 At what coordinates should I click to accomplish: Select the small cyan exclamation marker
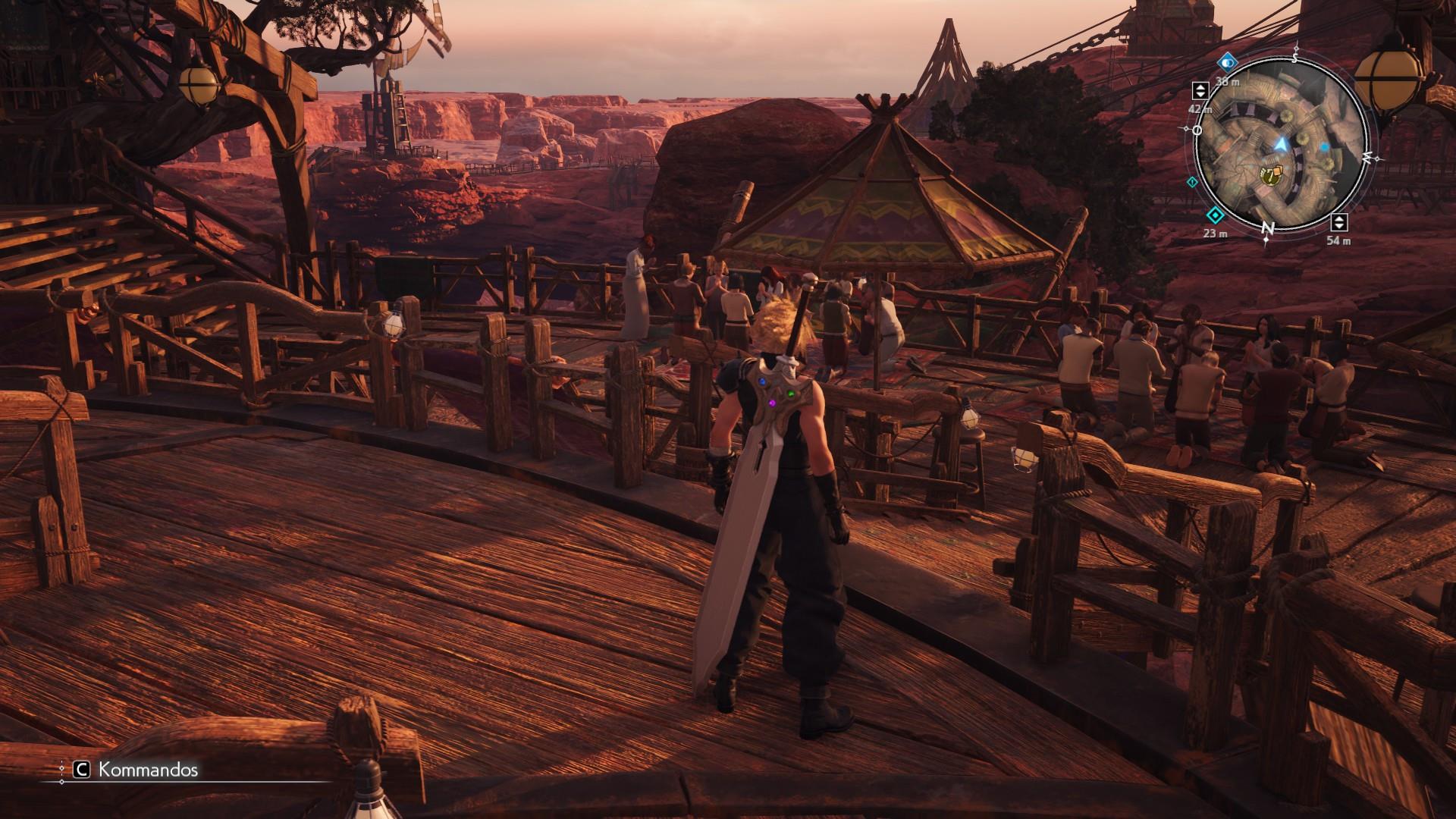(x=1193, y=182)
